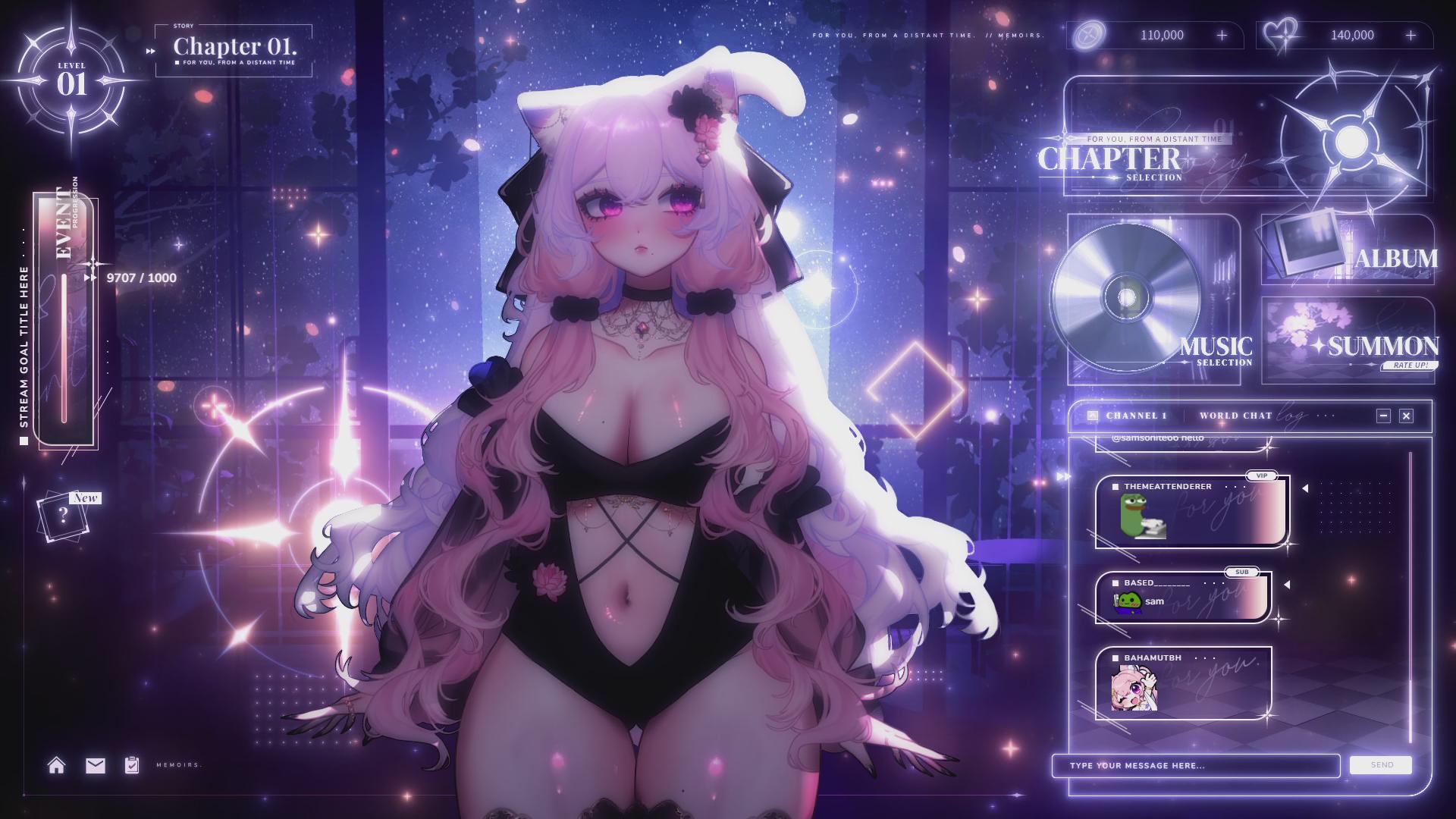Send the chat message
The width and height of the screenshot is (1456, 819).
(1381, 765)
